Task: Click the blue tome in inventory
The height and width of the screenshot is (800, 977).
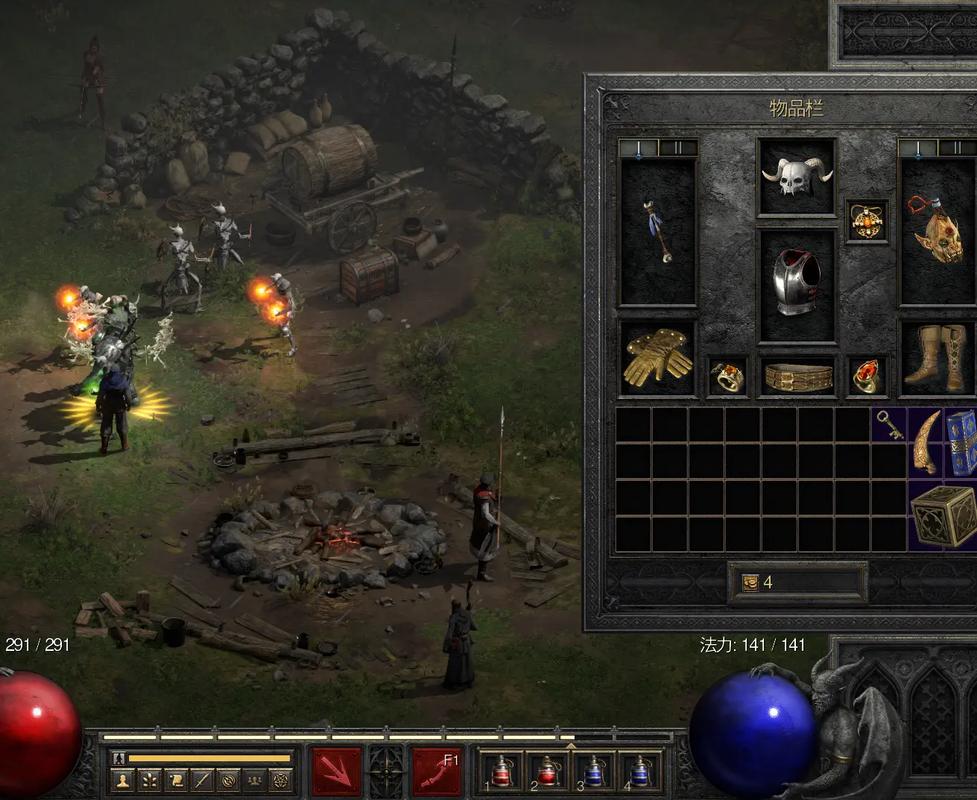Action: pyautogui.click(x=960, y=441)
